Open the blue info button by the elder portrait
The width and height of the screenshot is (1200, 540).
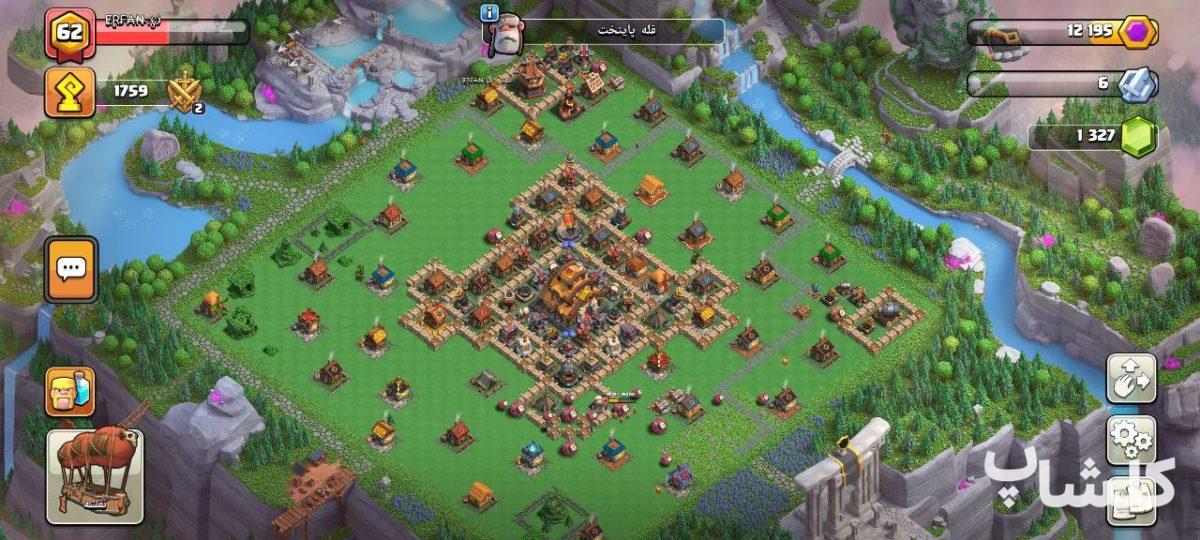[x=490, y=13]
